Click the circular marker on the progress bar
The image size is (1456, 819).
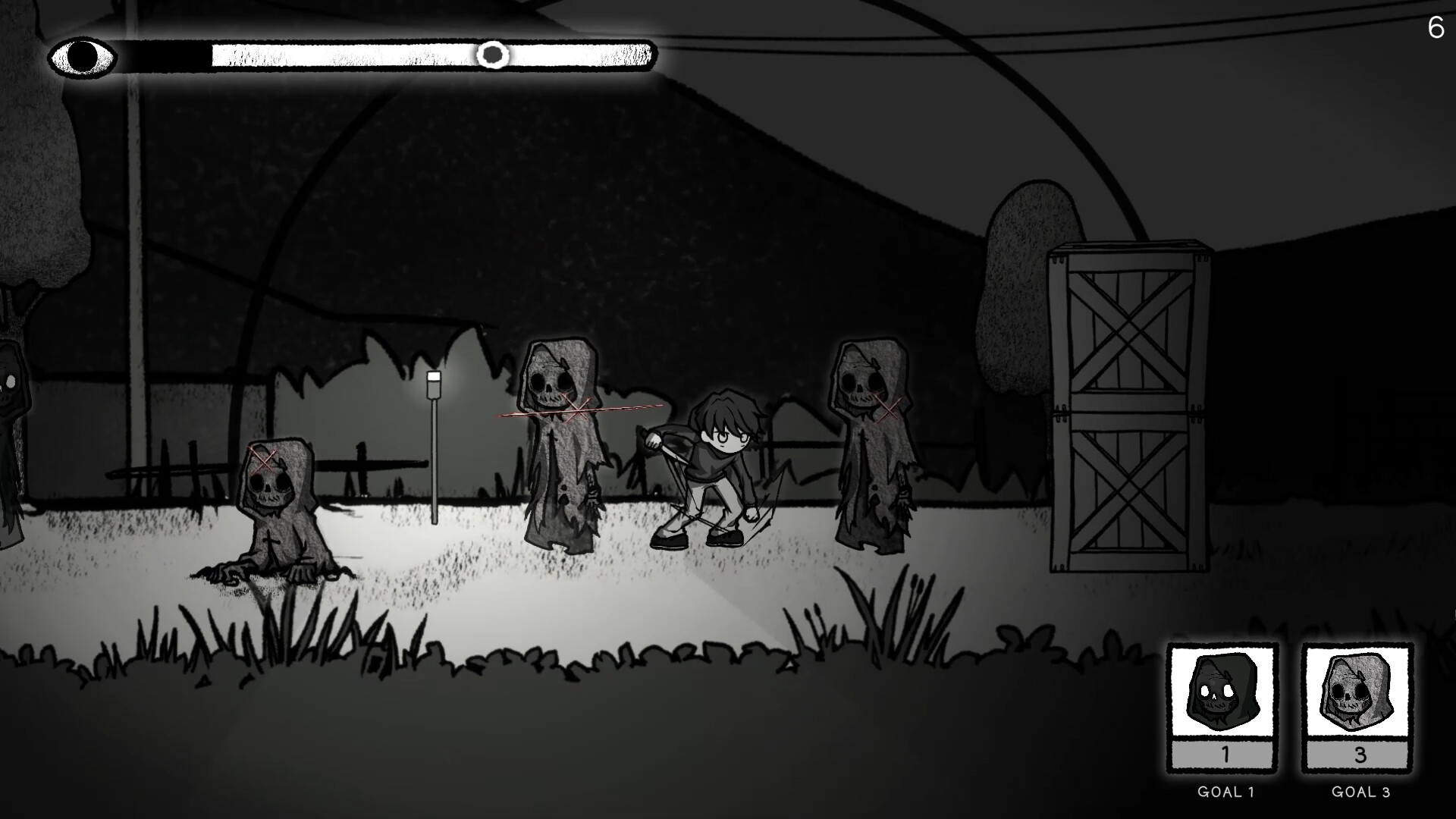494,55
